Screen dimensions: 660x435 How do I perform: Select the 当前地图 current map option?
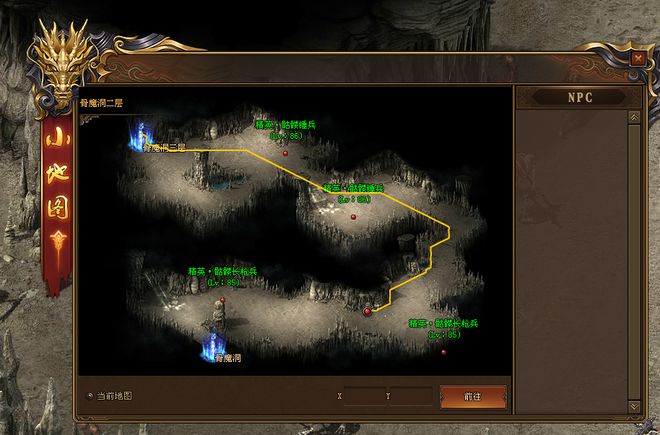click(90, 395)
